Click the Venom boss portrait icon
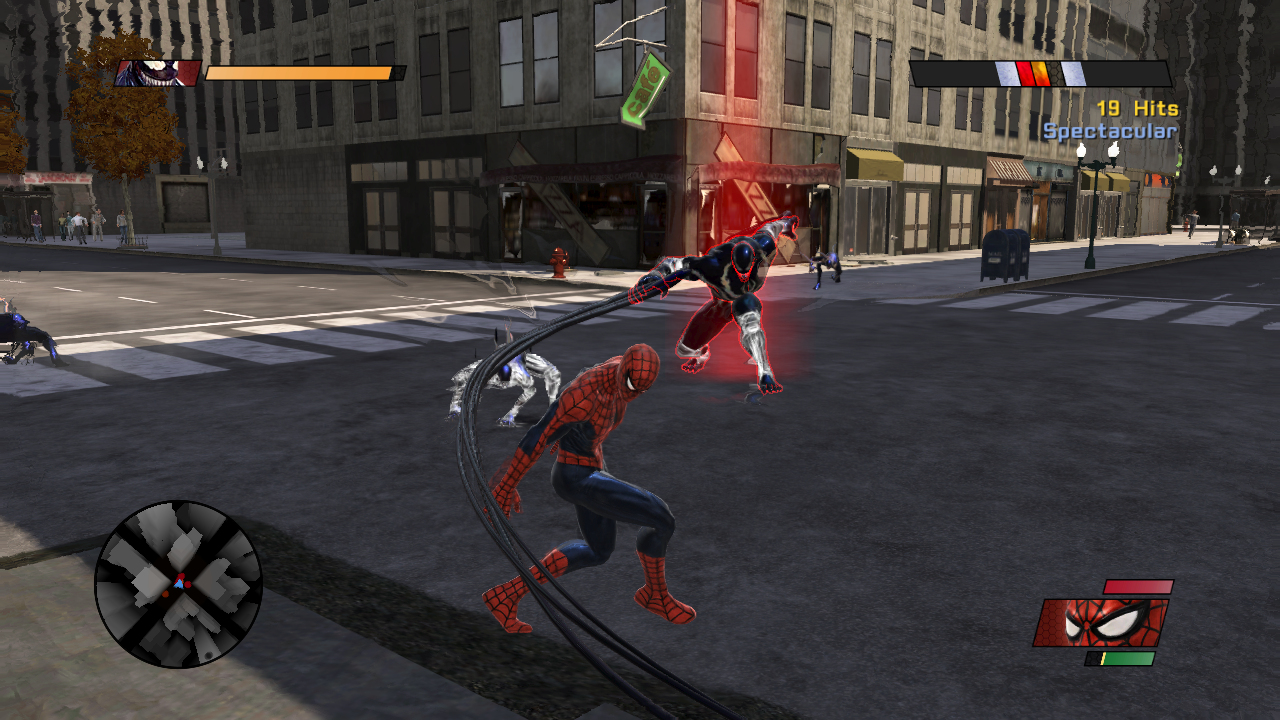The image size is (1280, 720). click(x=157, y=73)
